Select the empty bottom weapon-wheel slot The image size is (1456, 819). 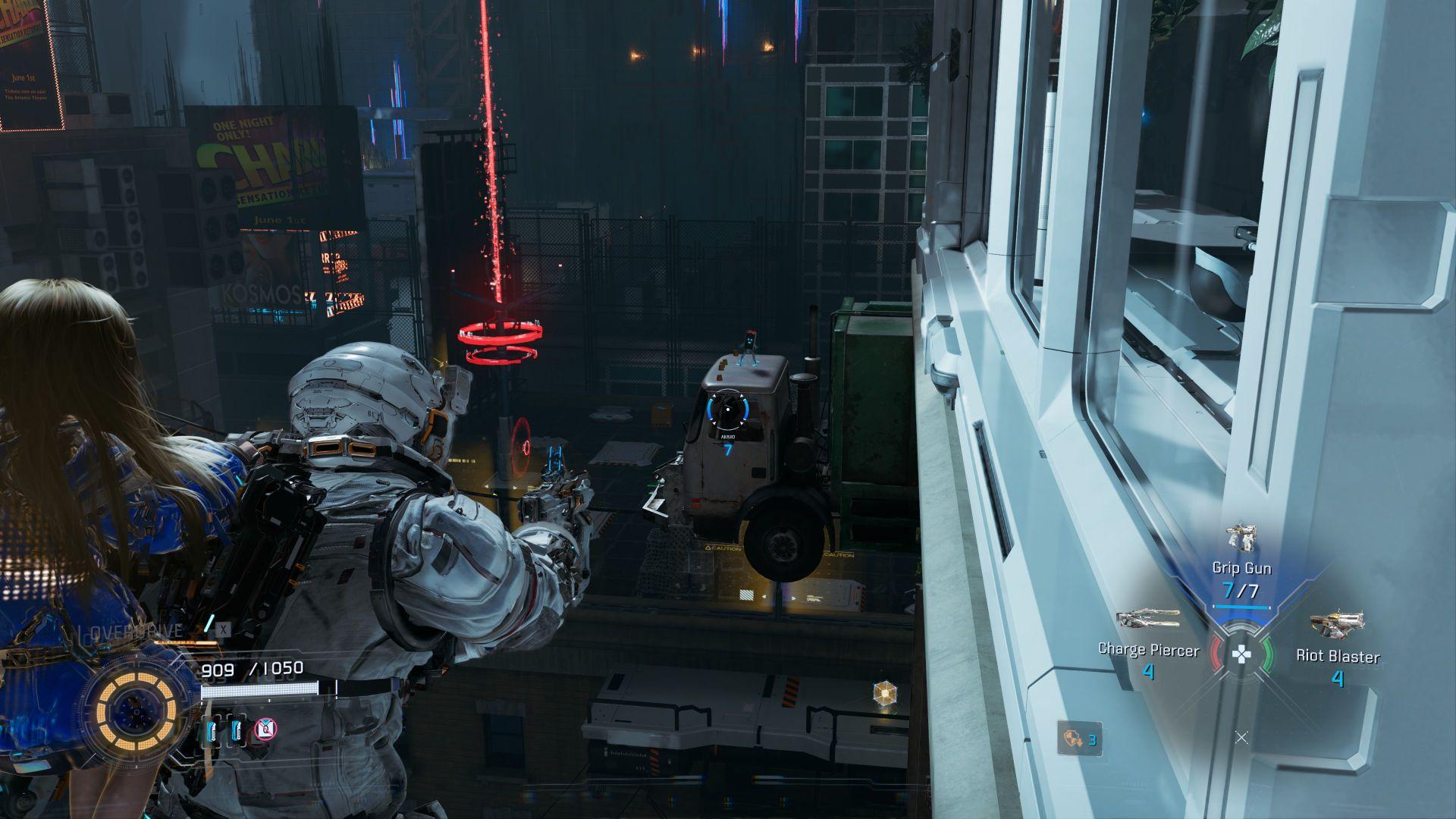pyautogui.click(x=1241, y=737)
